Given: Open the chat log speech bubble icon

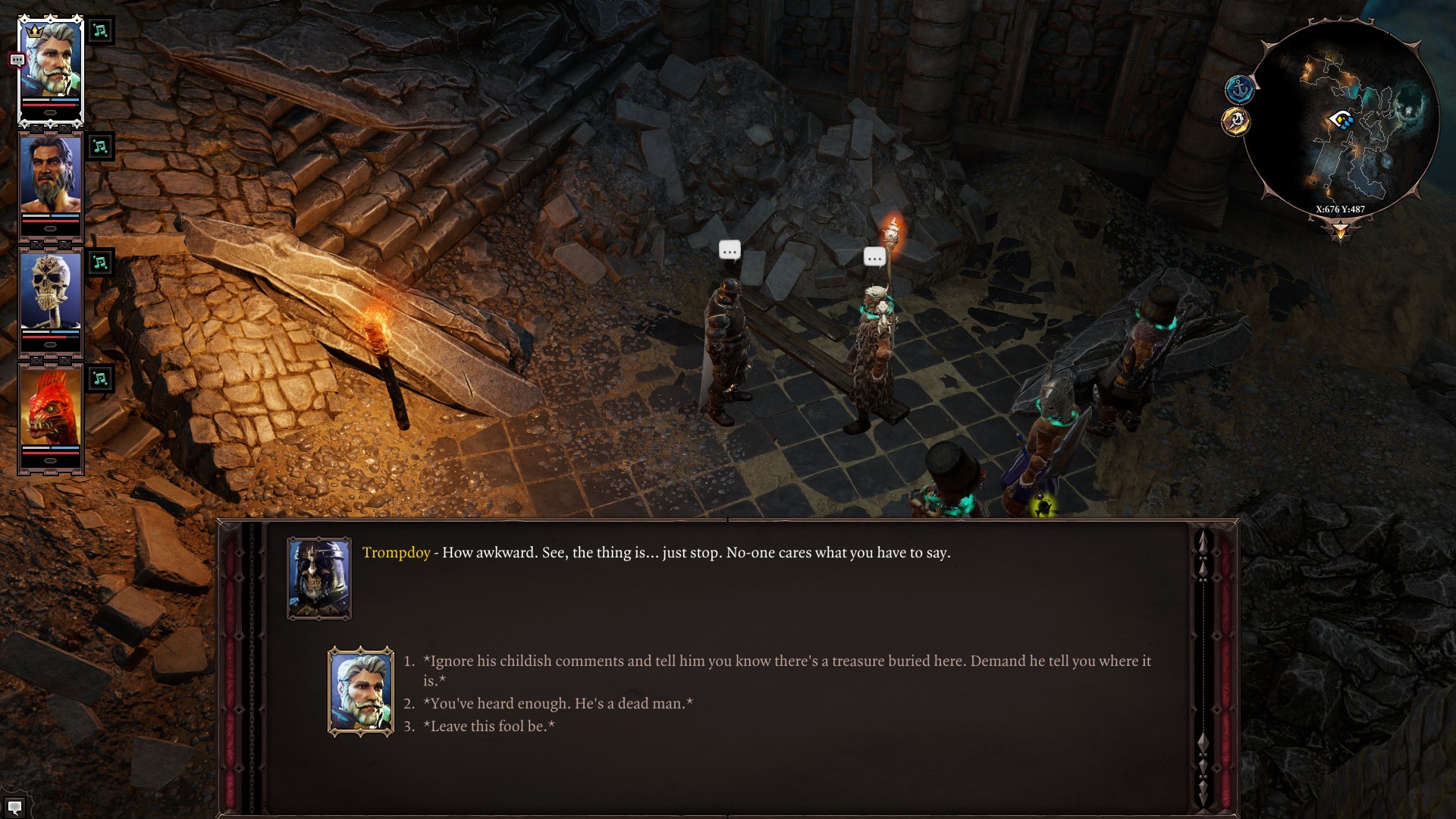Looking at the screenshot, I should (14, 807).
